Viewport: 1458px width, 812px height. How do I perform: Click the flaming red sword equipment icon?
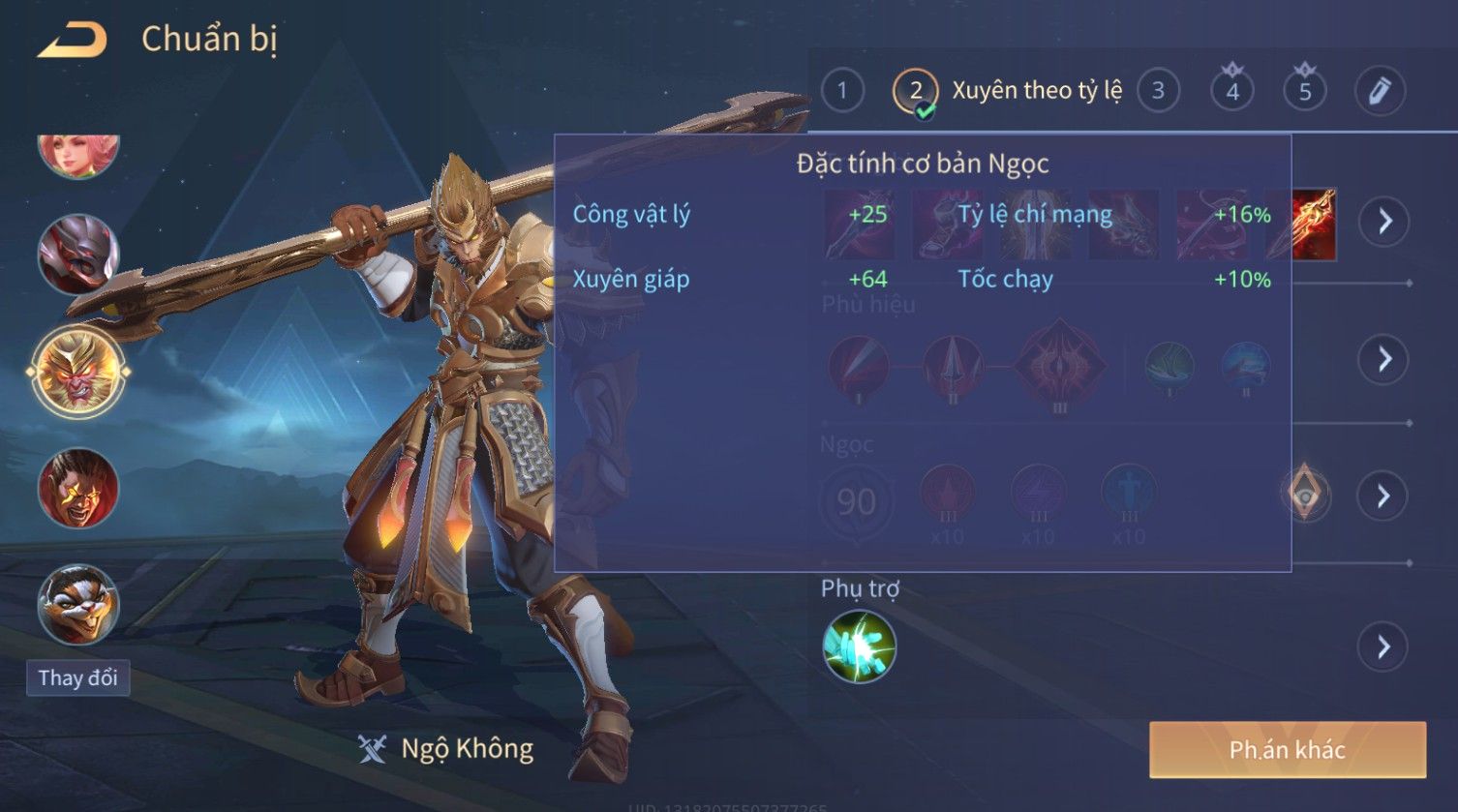tap(1313, 224)
